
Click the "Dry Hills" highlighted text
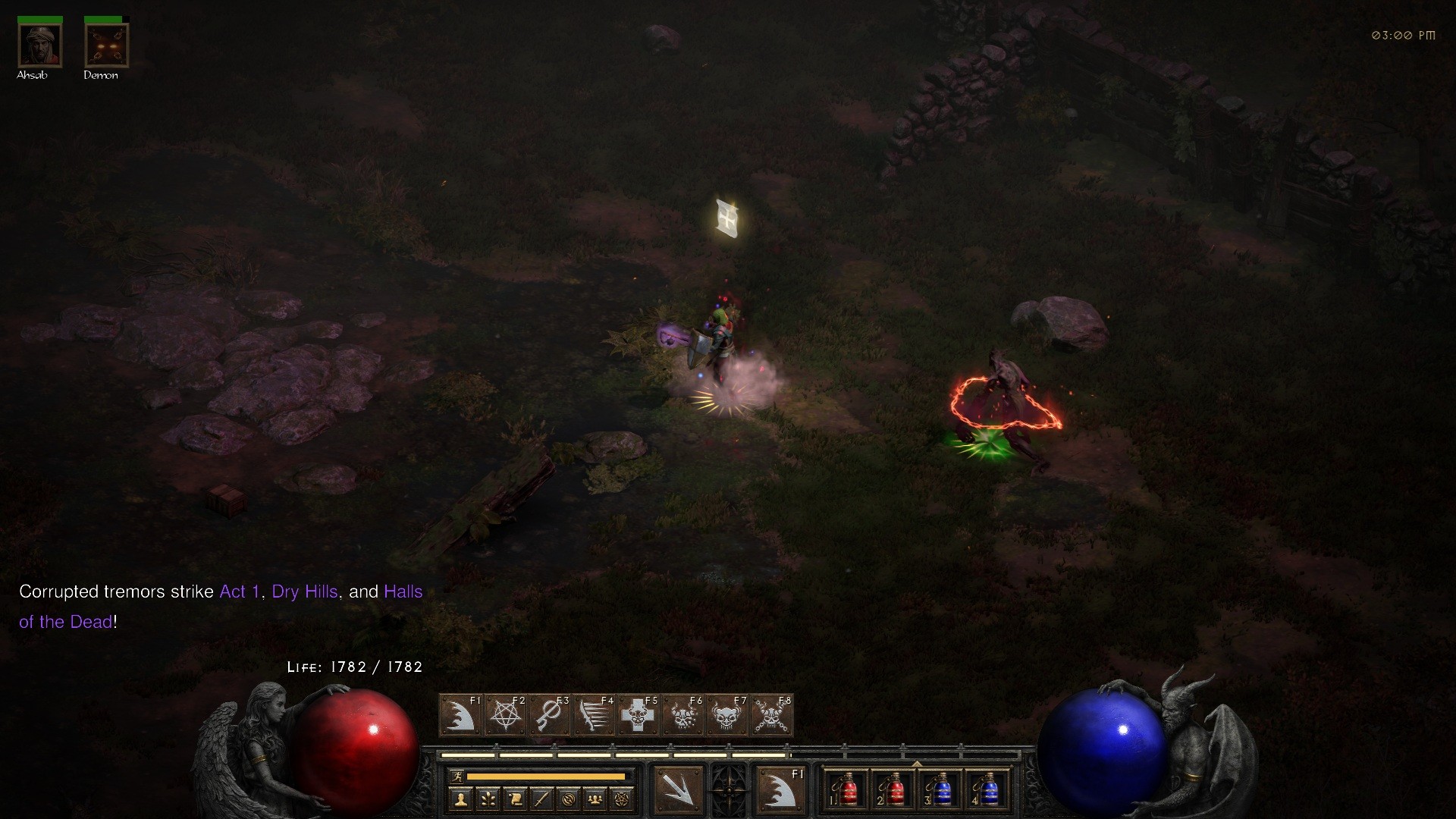tap(306, 592)
